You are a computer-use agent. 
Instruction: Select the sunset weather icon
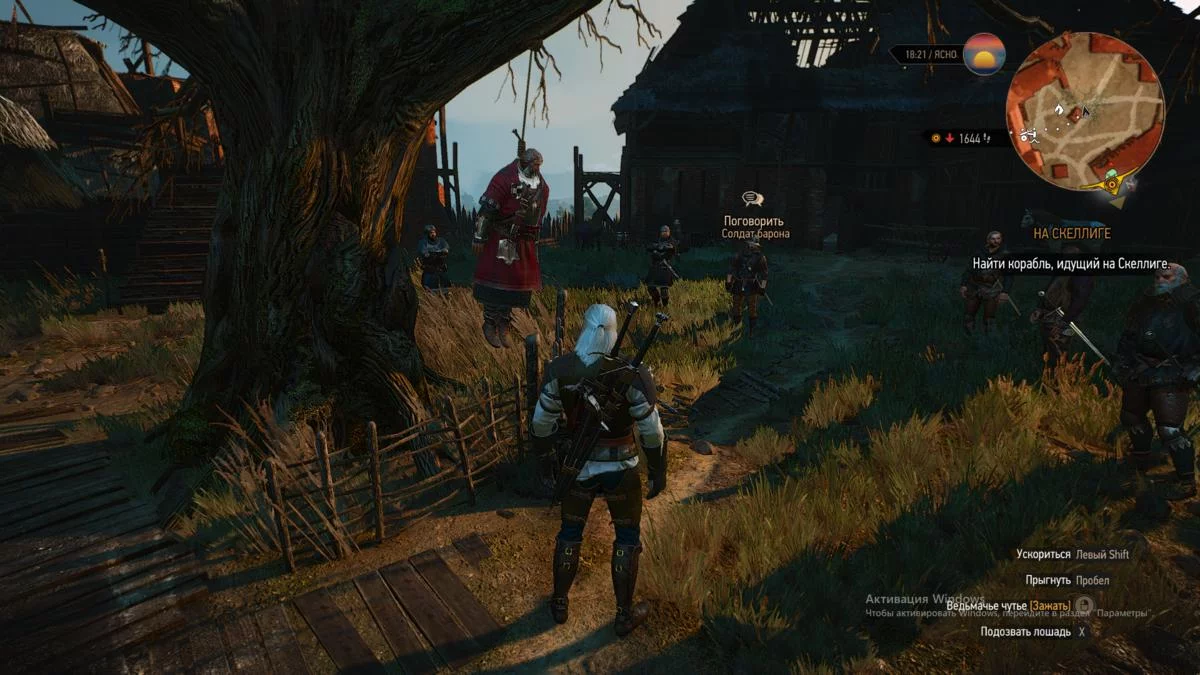[984, 54]
